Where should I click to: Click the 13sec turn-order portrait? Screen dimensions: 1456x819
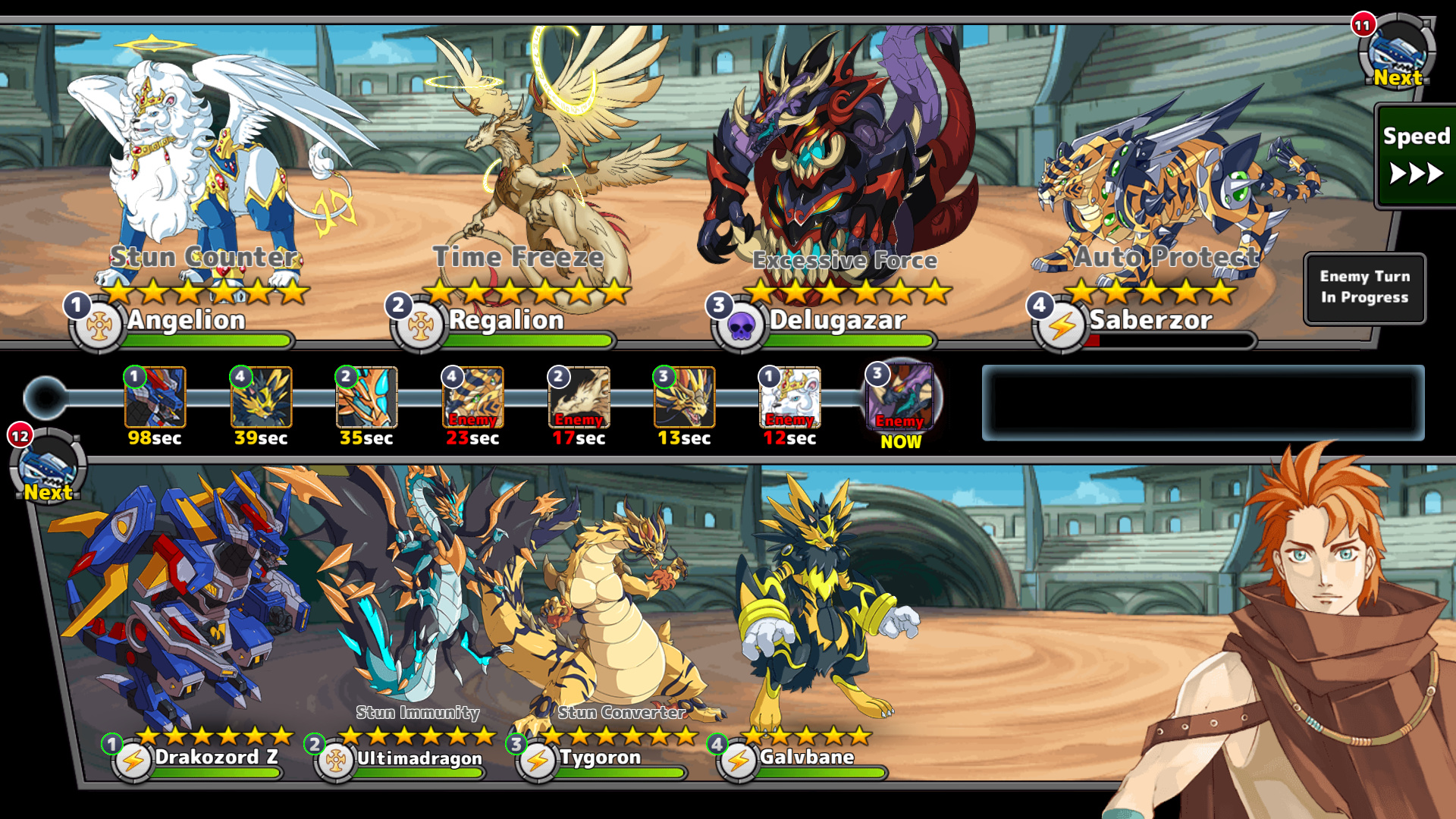coord(684,397)
